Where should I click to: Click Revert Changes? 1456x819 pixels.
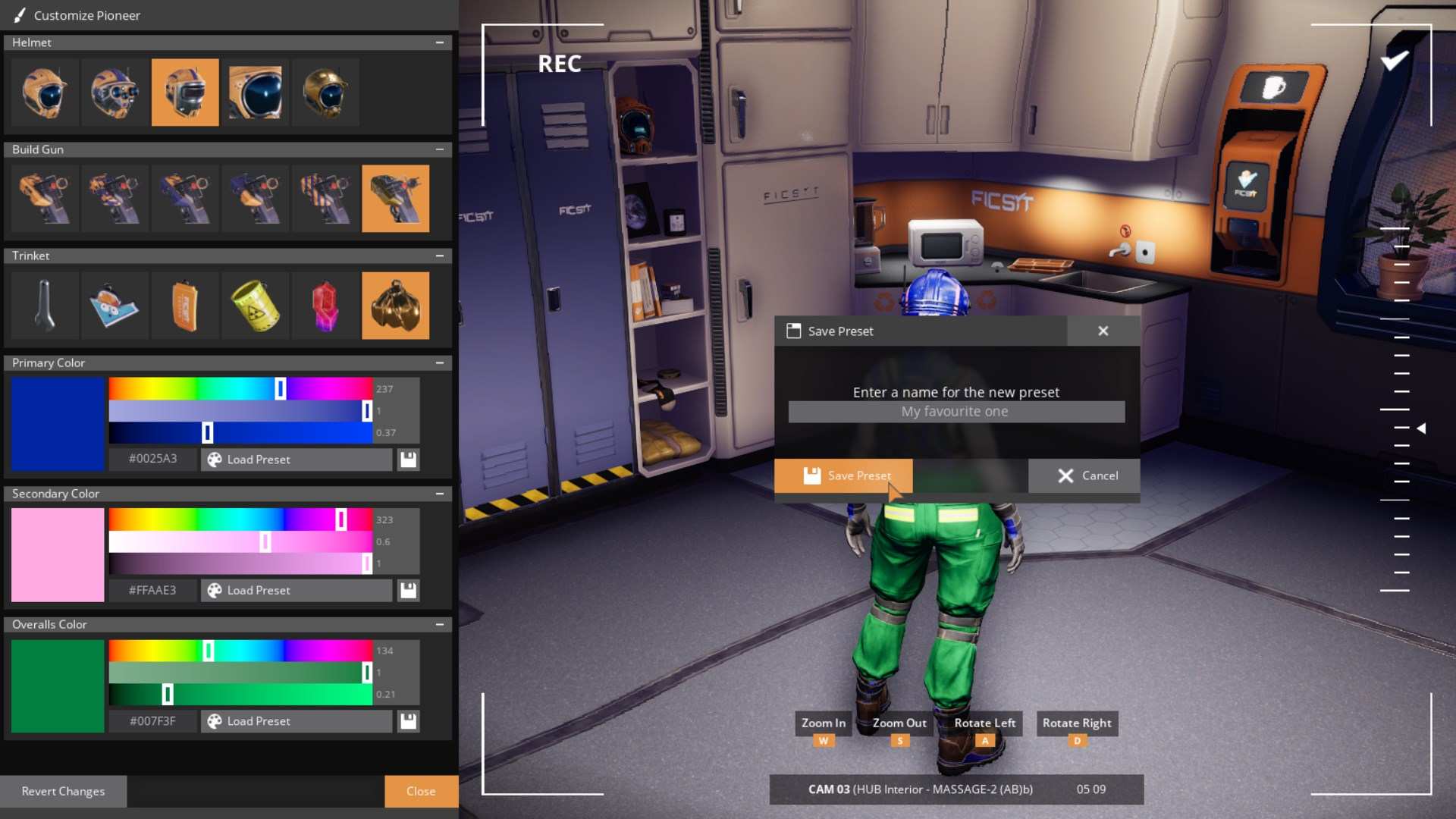(x=64, y=791)
